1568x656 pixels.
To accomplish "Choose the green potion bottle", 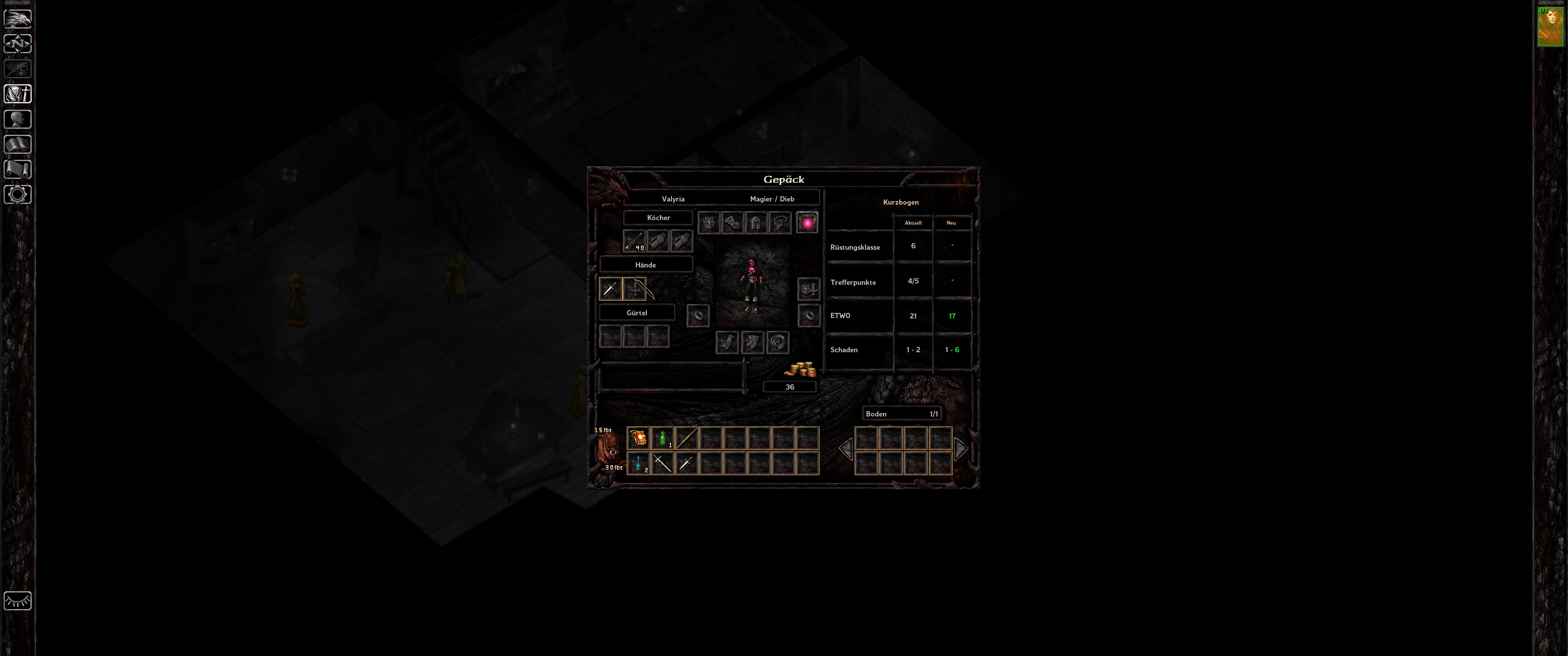I will click(x=662, y=438).
